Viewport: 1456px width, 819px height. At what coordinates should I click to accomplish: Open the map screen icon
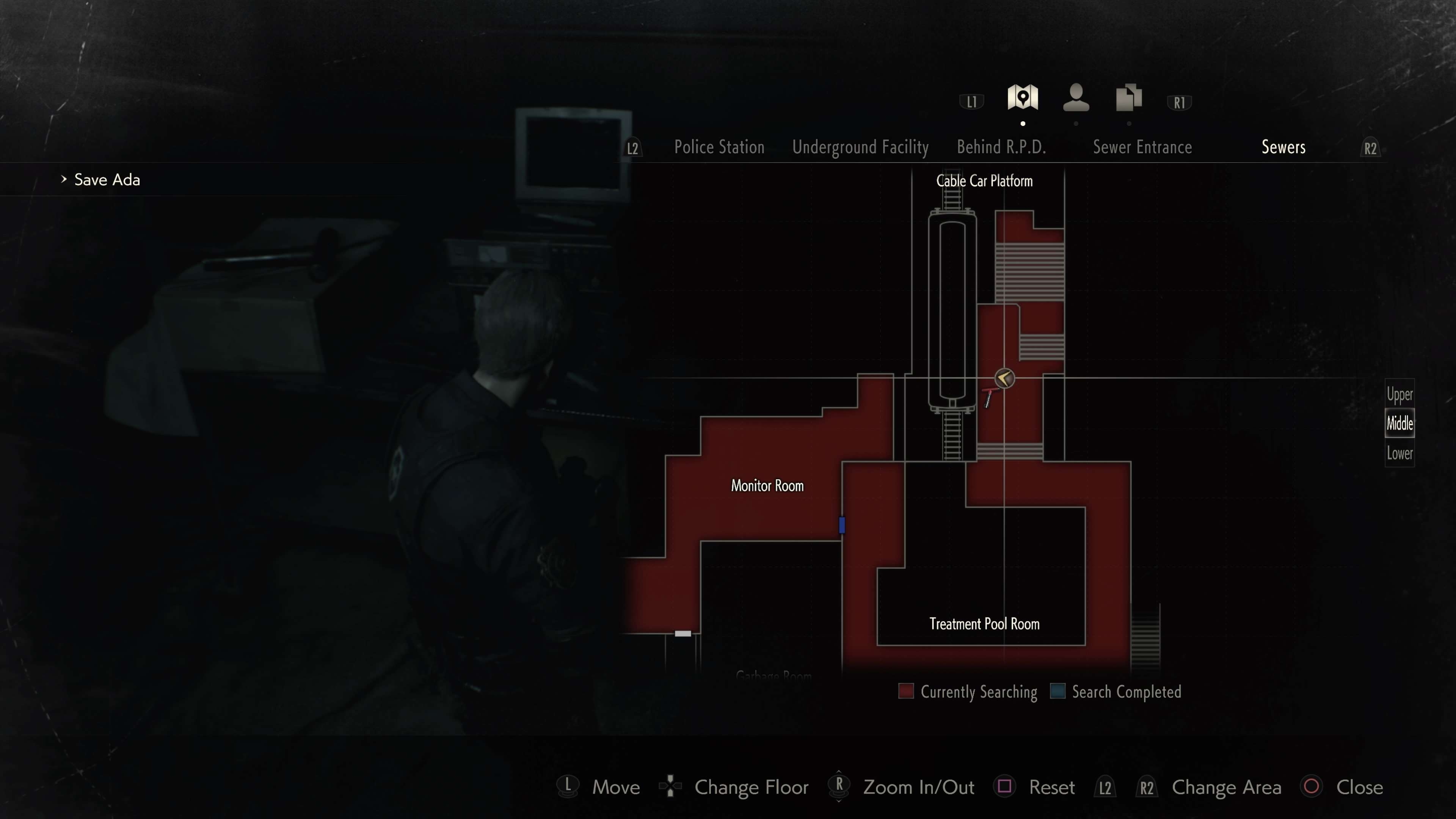point(1023,98)
